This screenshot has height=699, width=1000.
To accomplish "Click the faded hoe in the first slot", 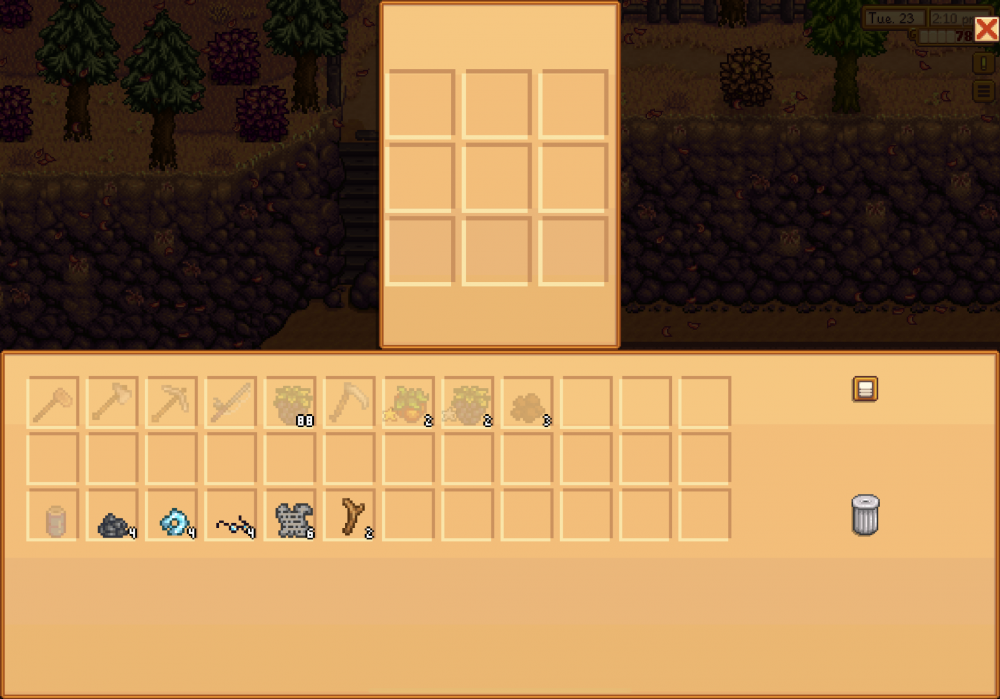I will 53,402.
